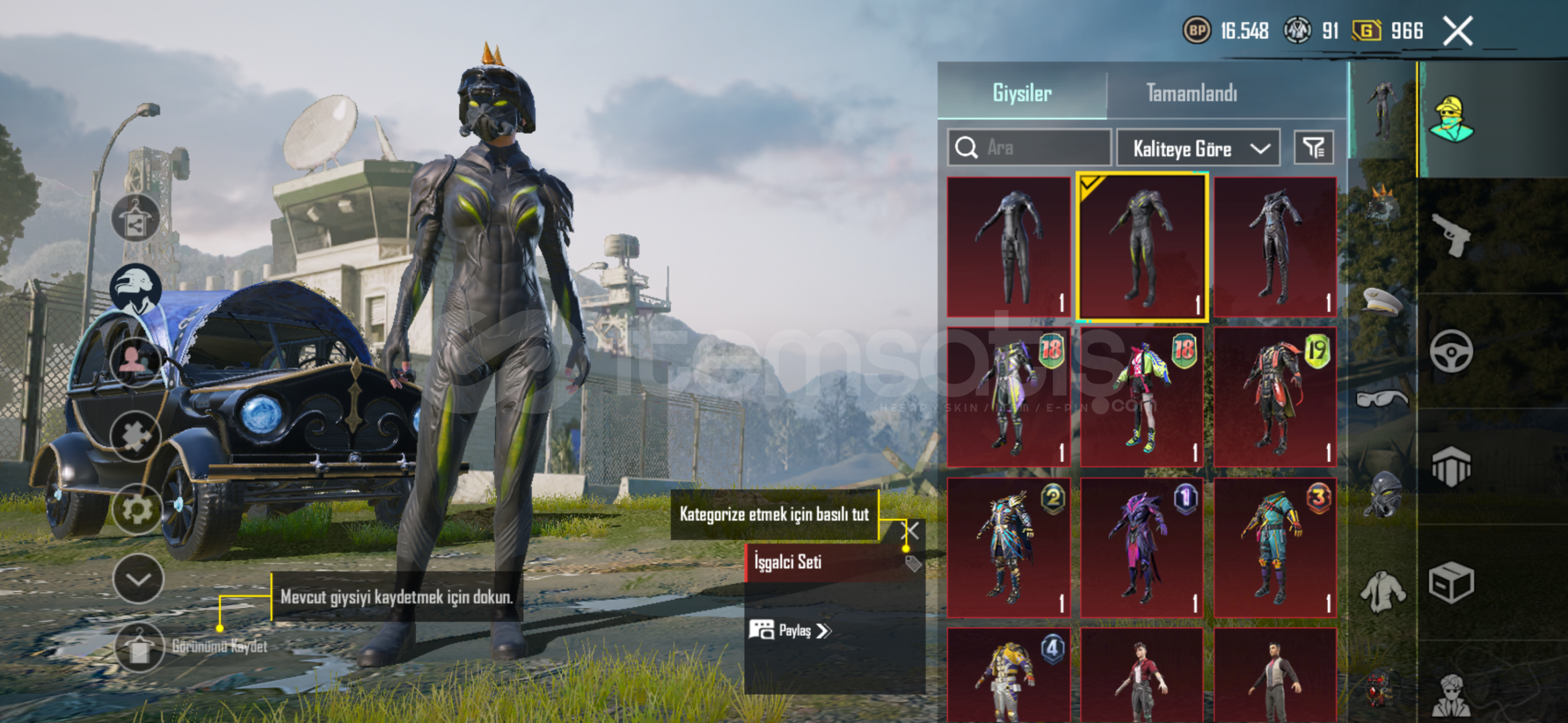Image resolution: width=1568 pixels, height=723 pixels.
Task: Click the hanger share icon on left
Action: click(x=136, y=218)
